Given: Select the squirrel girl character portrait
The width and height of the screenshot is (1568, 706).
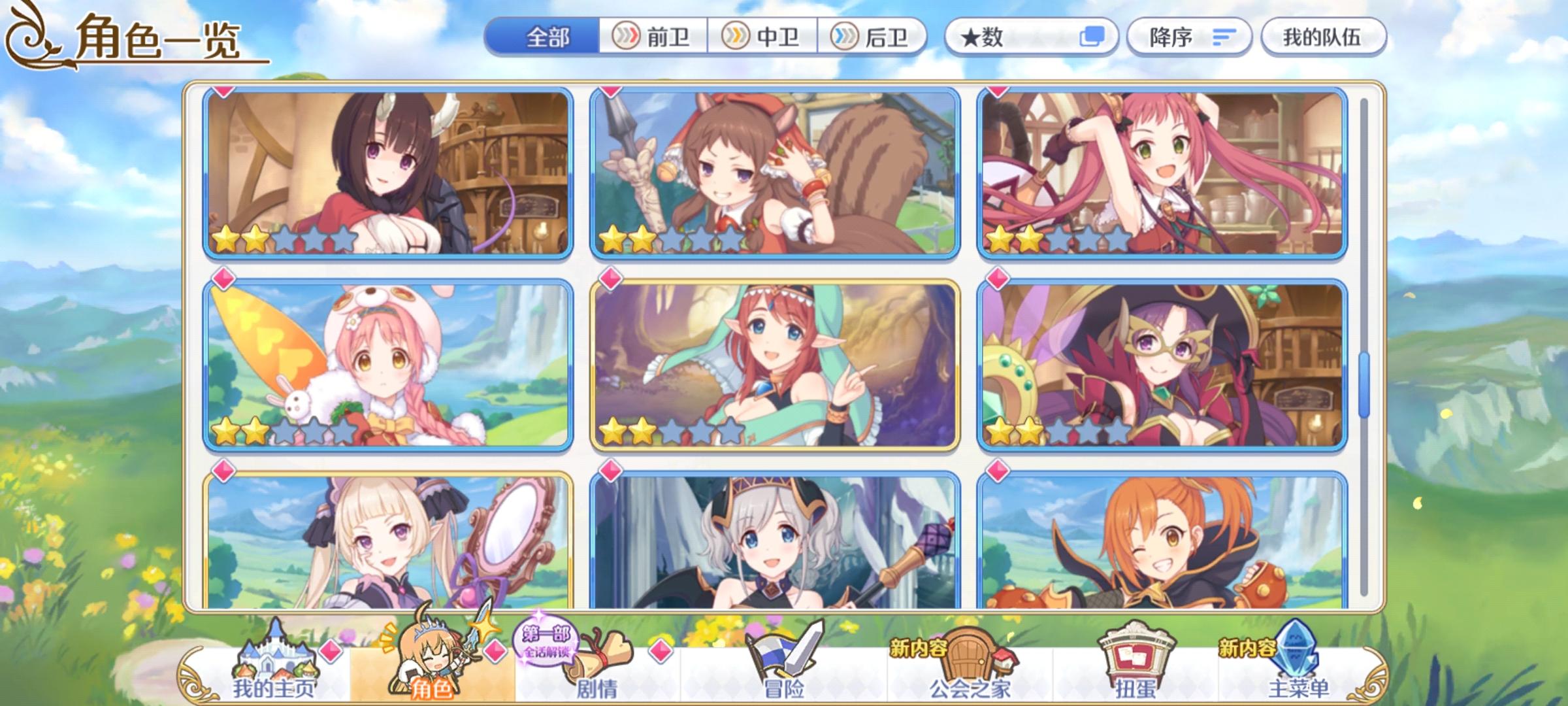Looking at the screenshot, I should [x=775, y=173].
